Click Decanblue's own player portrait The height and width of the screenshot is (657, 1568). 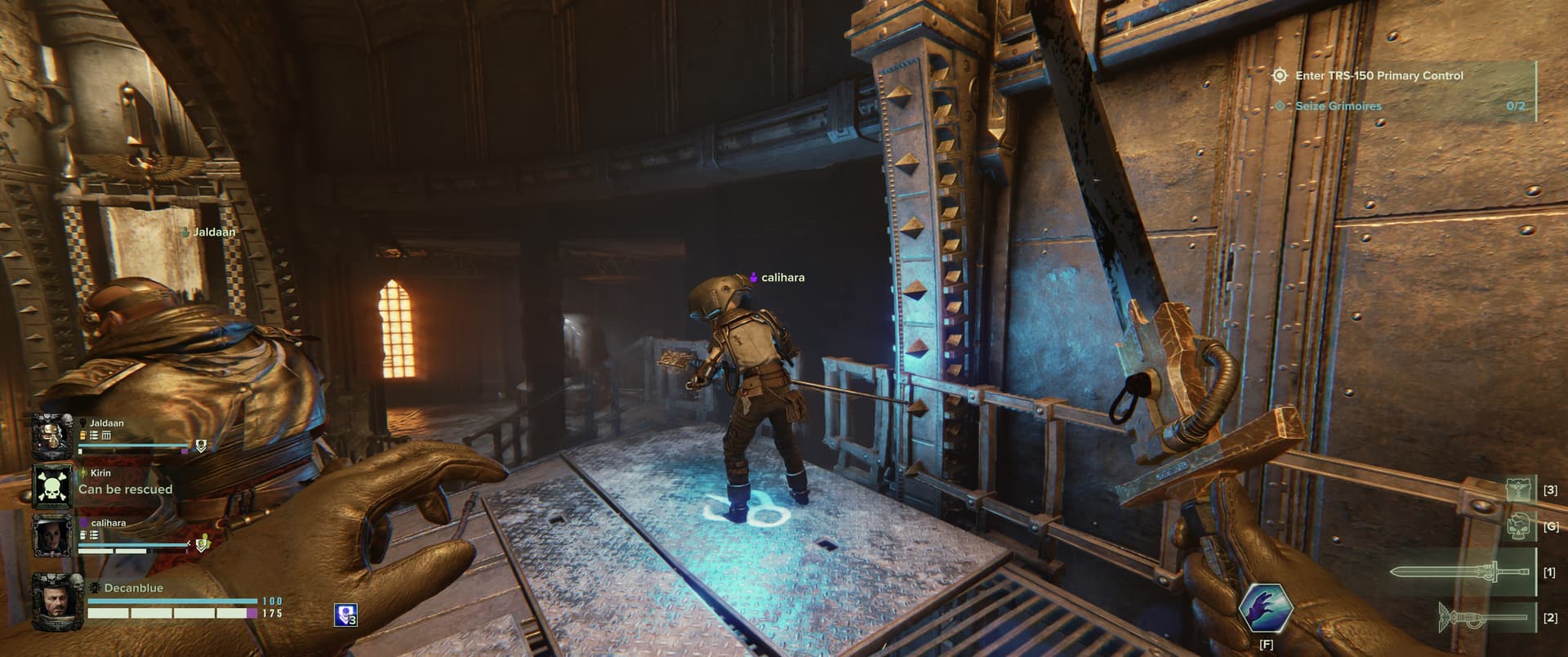pos(52,601)
